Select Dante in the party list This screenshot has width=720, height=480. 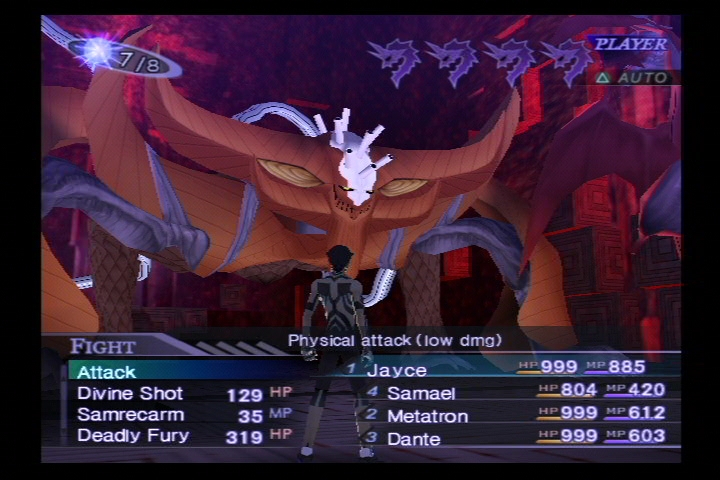(413, 436)
